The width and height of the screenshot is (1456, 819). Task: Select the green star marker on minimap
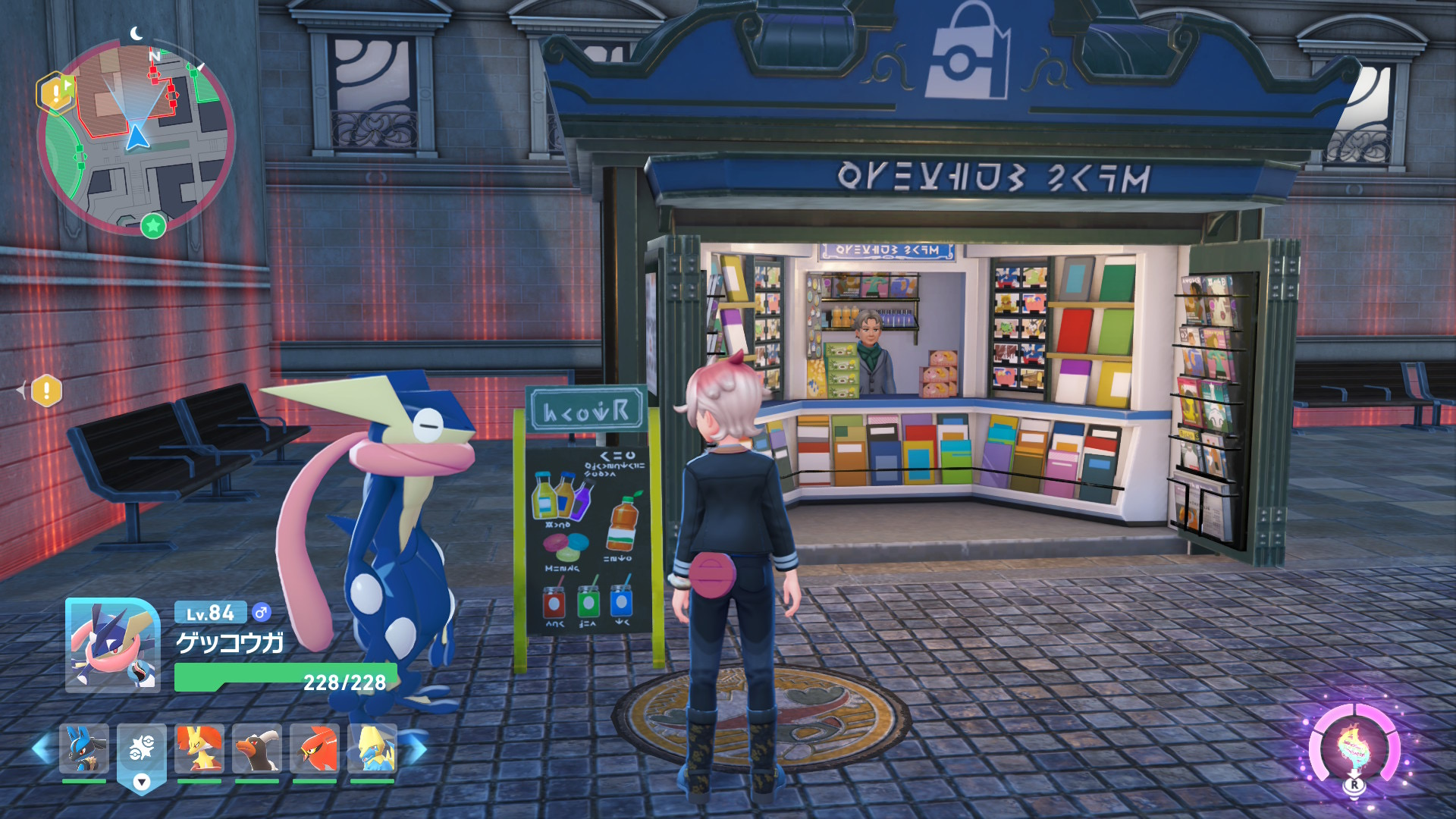click(153, 225)
